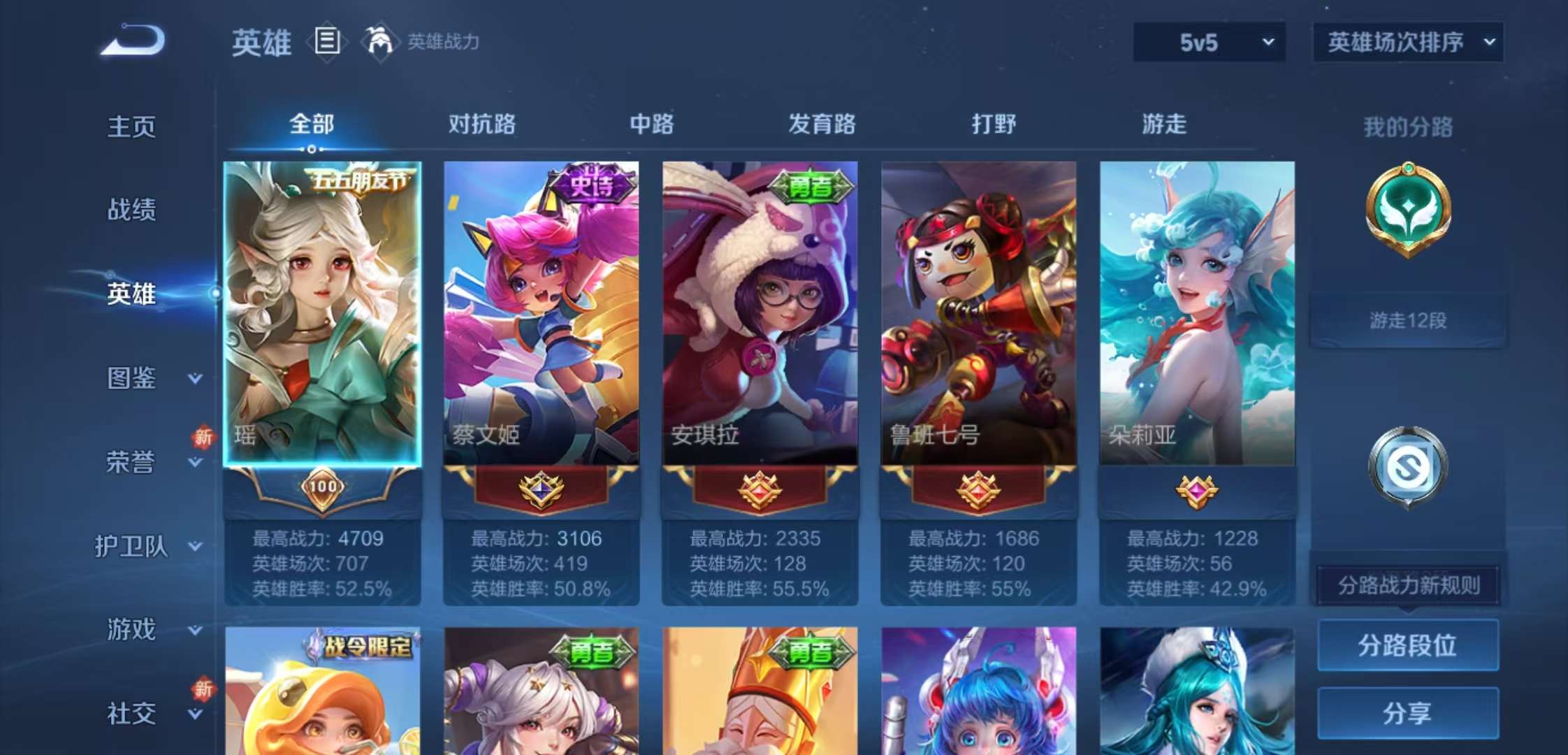Switch to the 中路 tab
This screenshot has height=755, width=1568.
point(651,124)
